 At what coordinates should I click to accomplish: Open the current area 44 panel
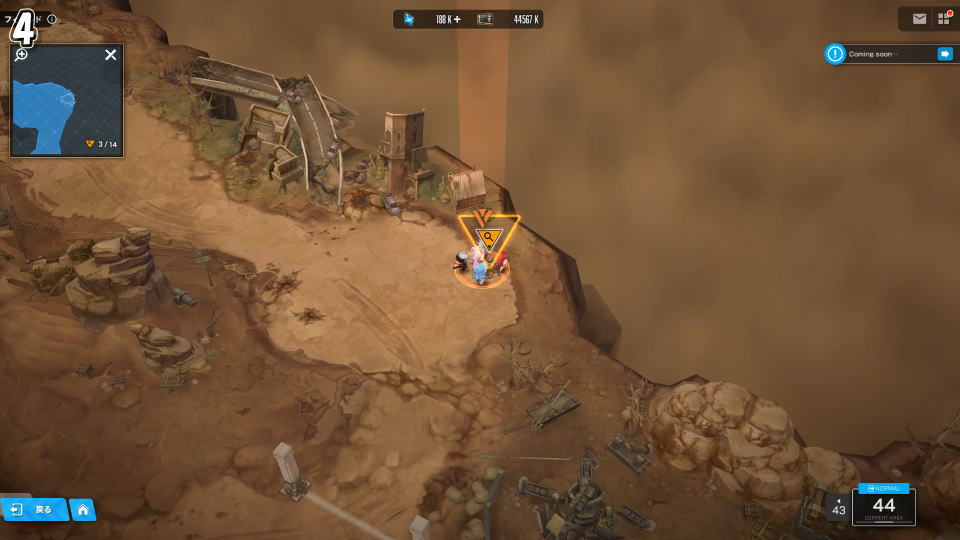(x=883, y=508)
